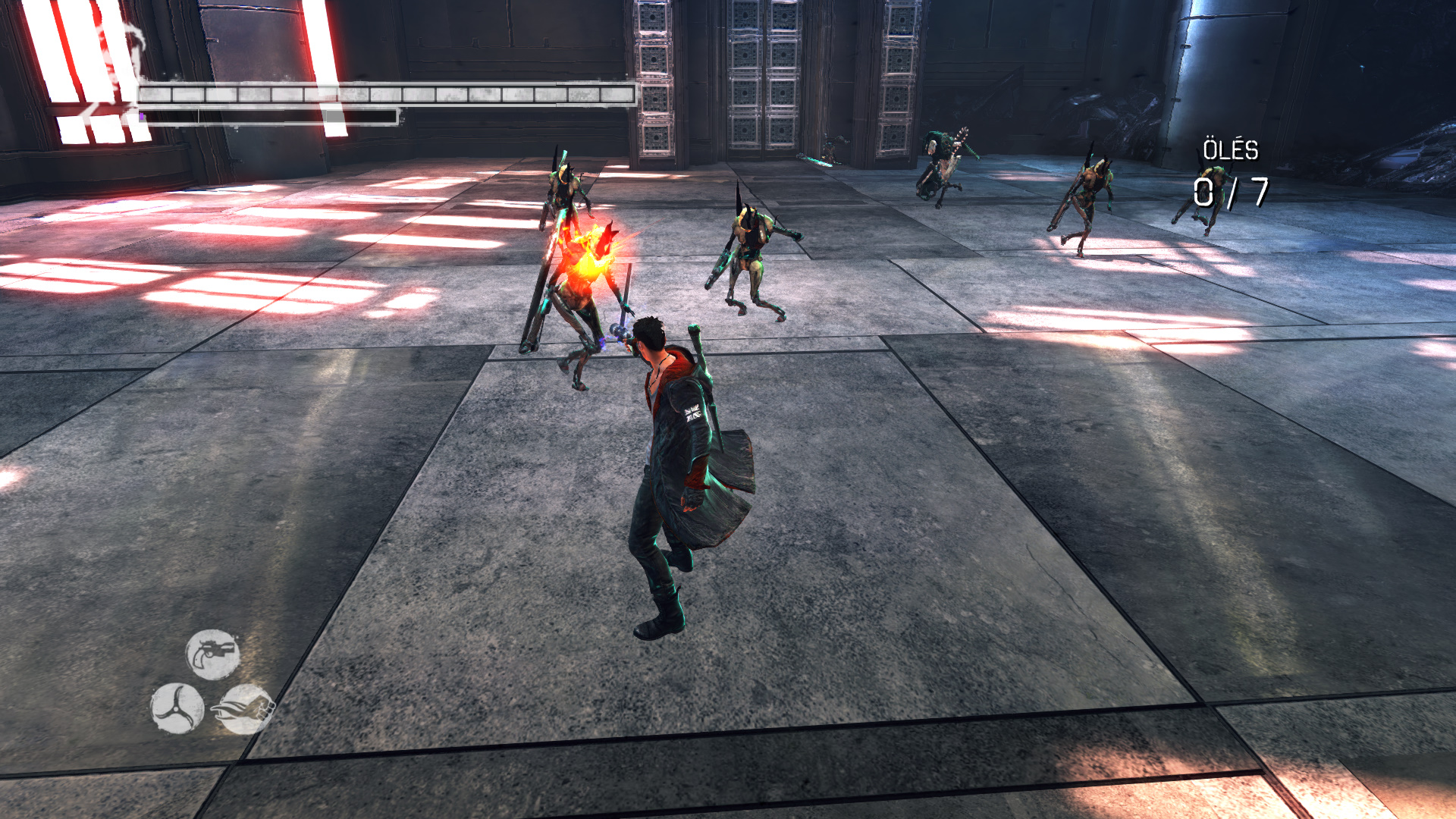The height and width of the screenshot is (819, 1456).
Task: Select the pistol weapon icon
Action: tap(213, 654)
